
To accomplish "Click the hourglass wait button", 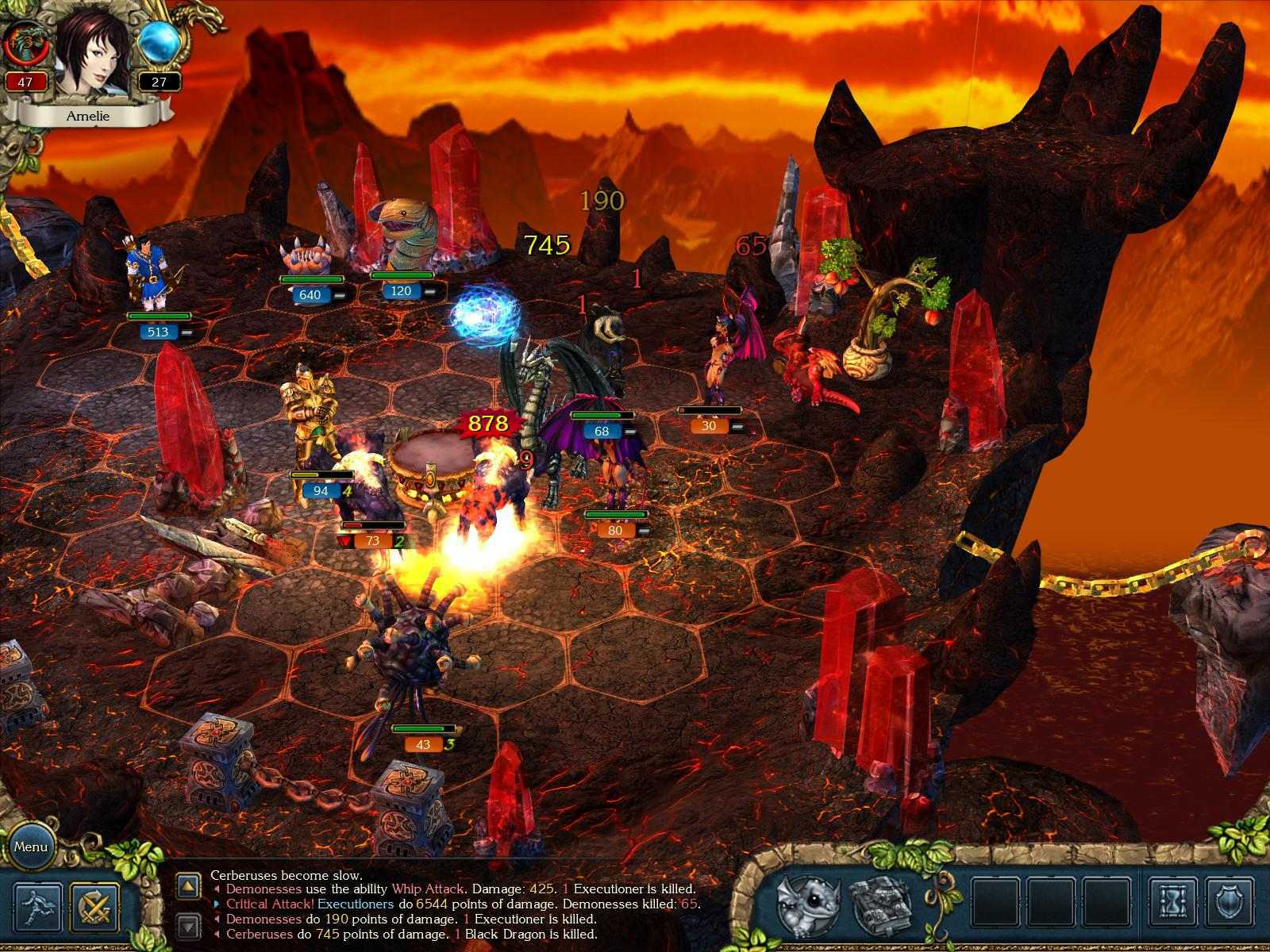I will [x=1172, y=904].
